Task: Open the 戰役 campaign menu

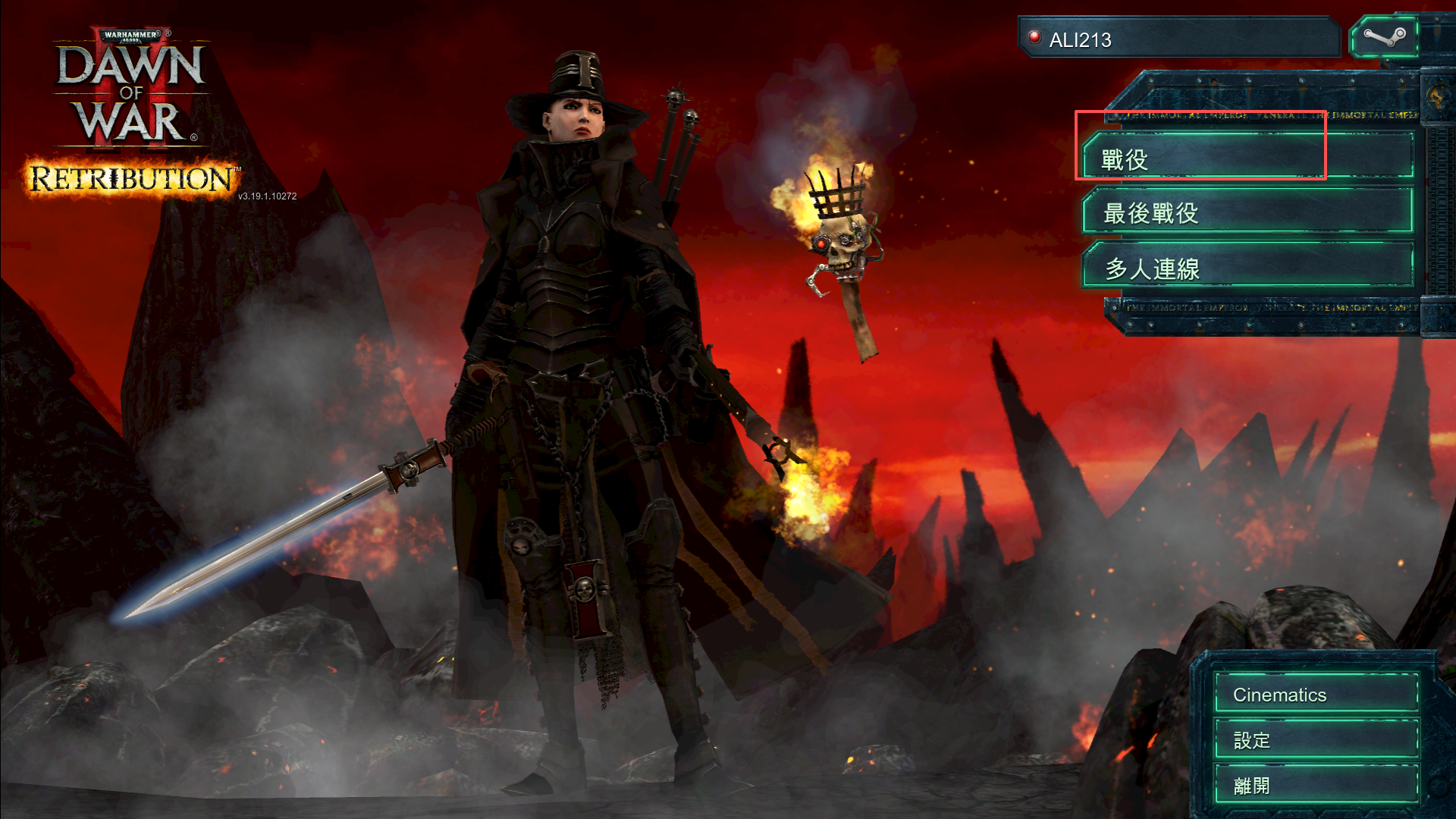Action: point(1247,158)
